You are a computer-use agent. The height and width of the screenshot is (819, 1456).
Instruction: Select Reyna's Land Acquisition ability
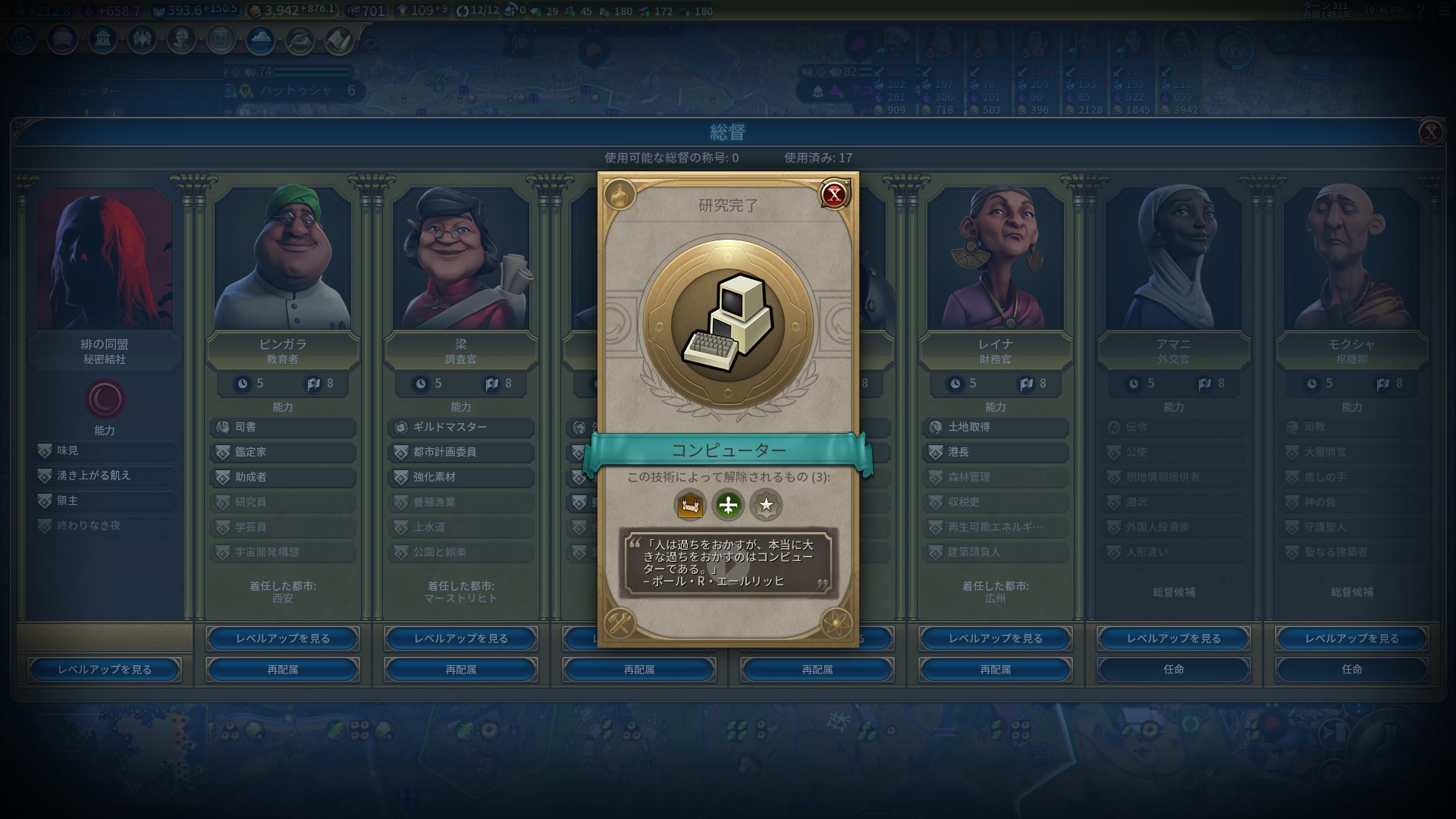point(996,427)
